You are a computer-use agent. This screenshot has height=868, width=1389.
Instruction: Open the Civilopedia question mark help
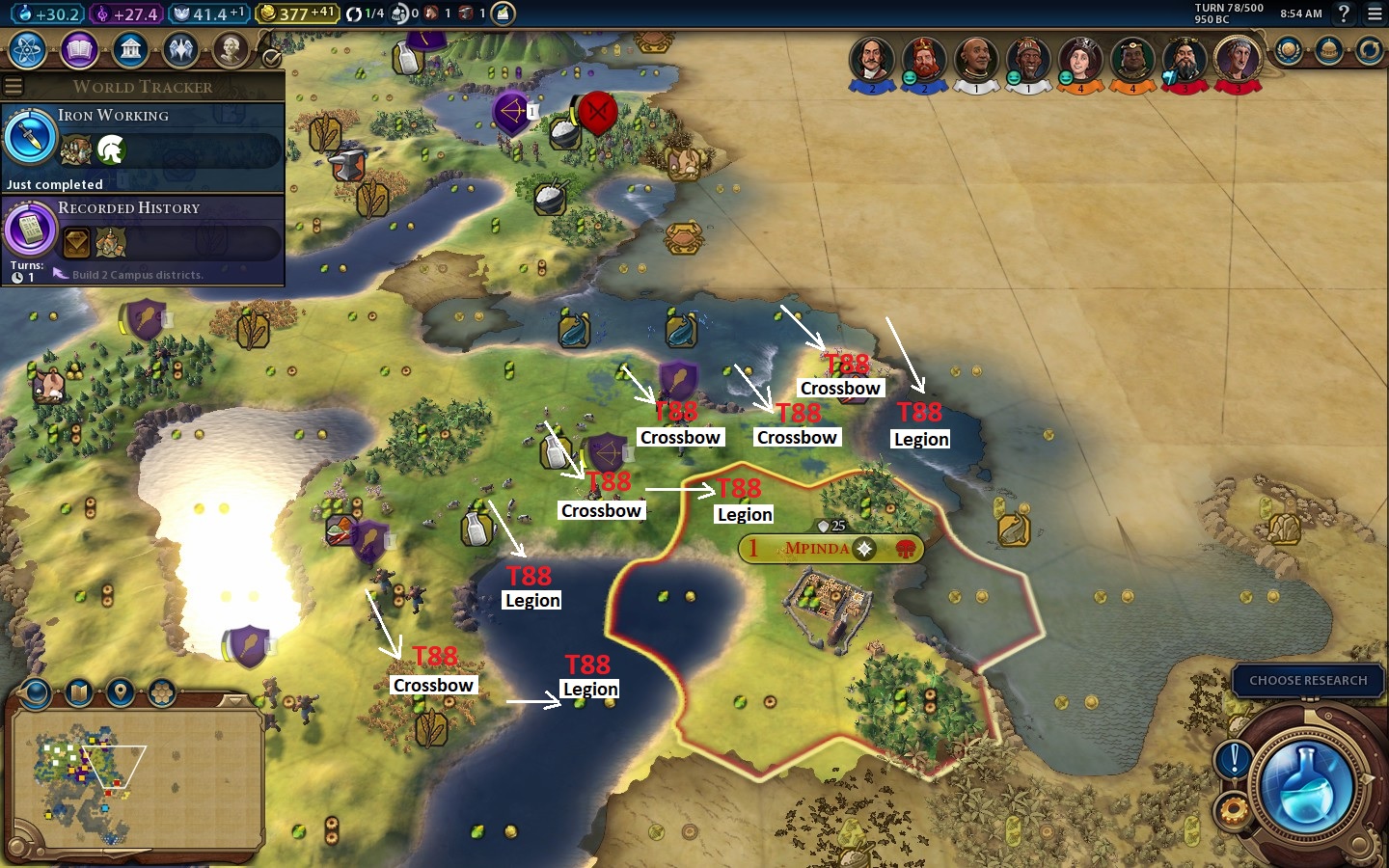pyautogui.click(x=1343, y=14)
